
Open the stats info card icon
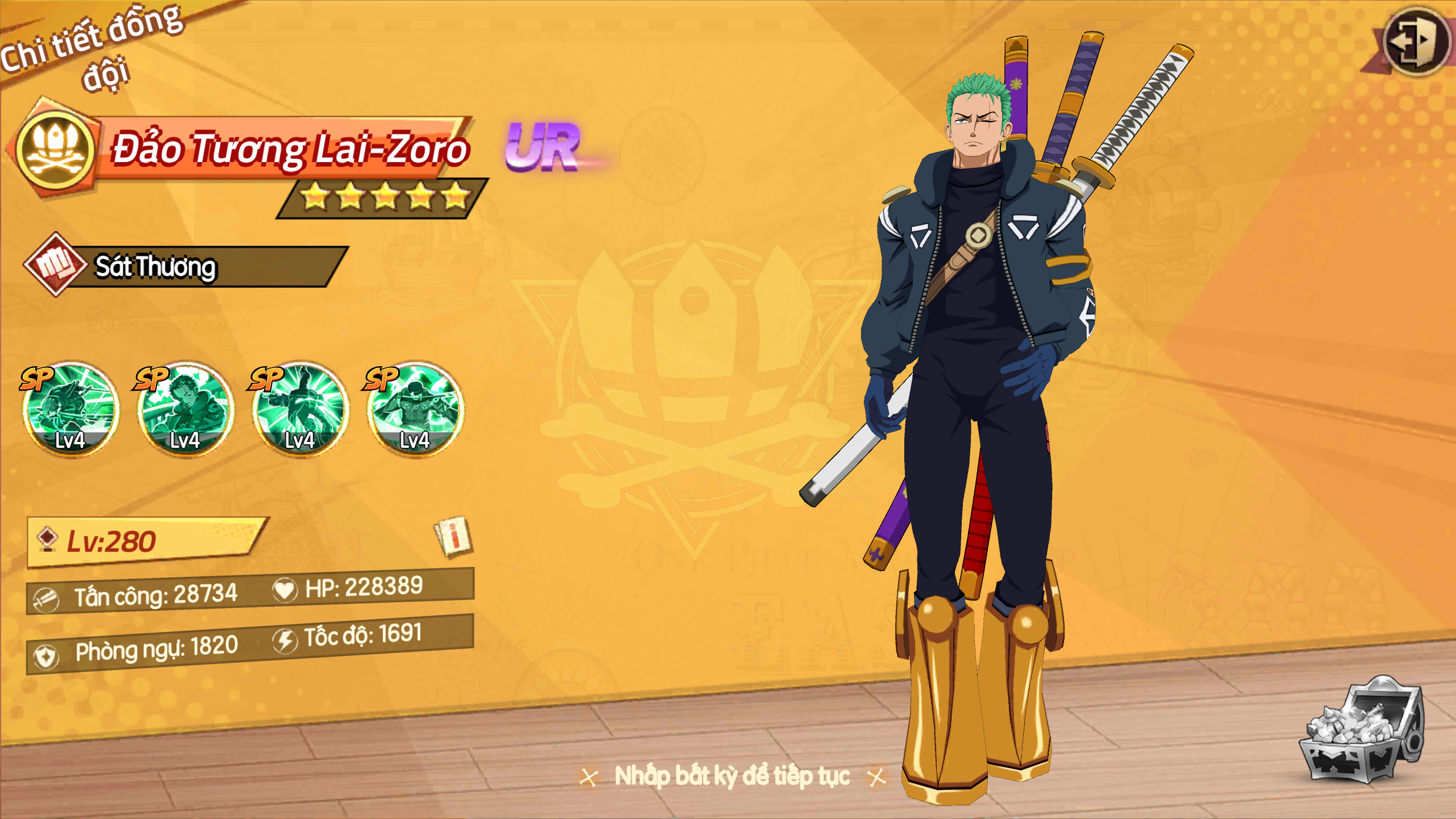[453, 536]
